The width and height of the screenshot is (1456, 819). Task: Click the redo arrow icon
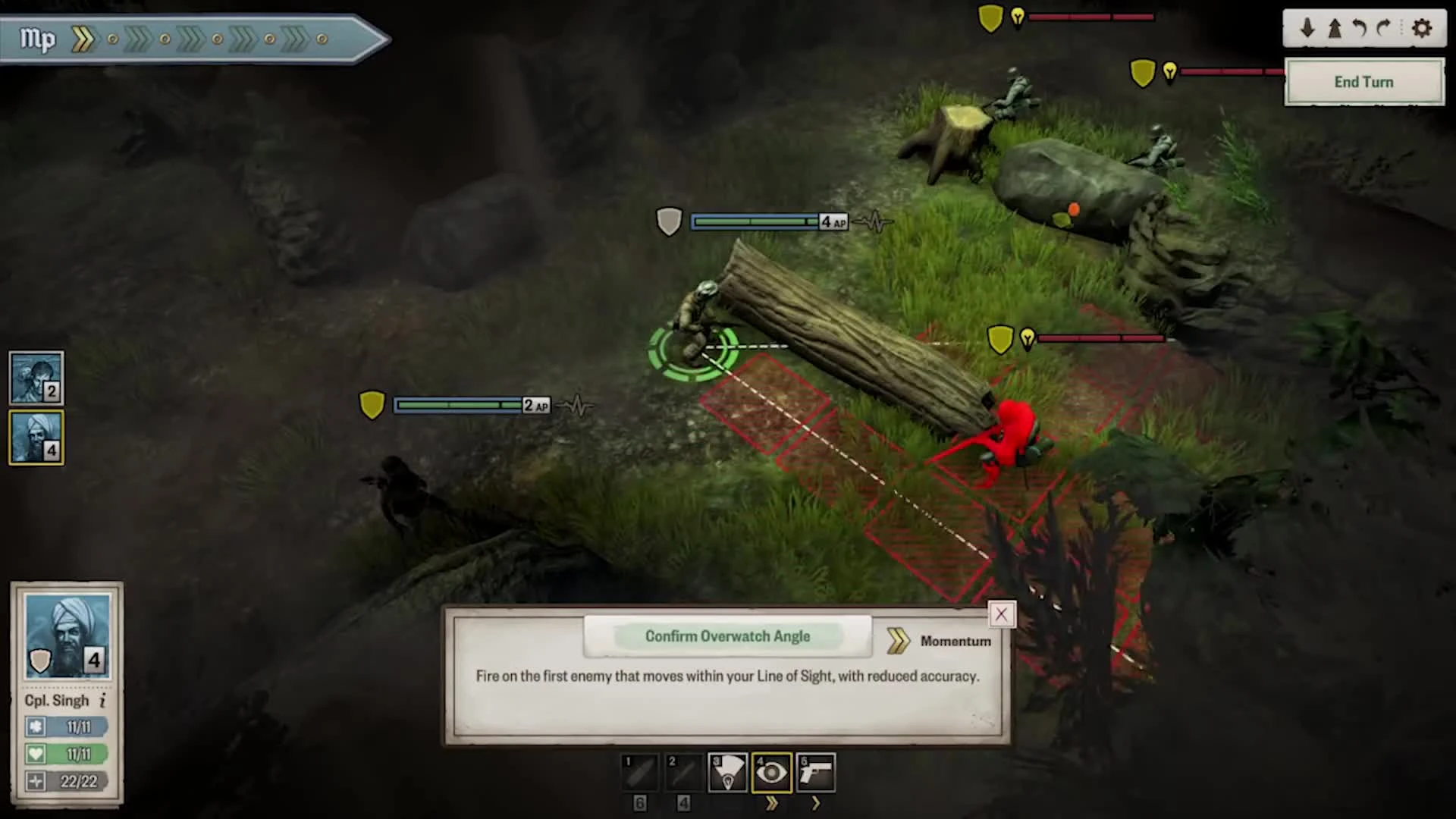coord(1385,29)
